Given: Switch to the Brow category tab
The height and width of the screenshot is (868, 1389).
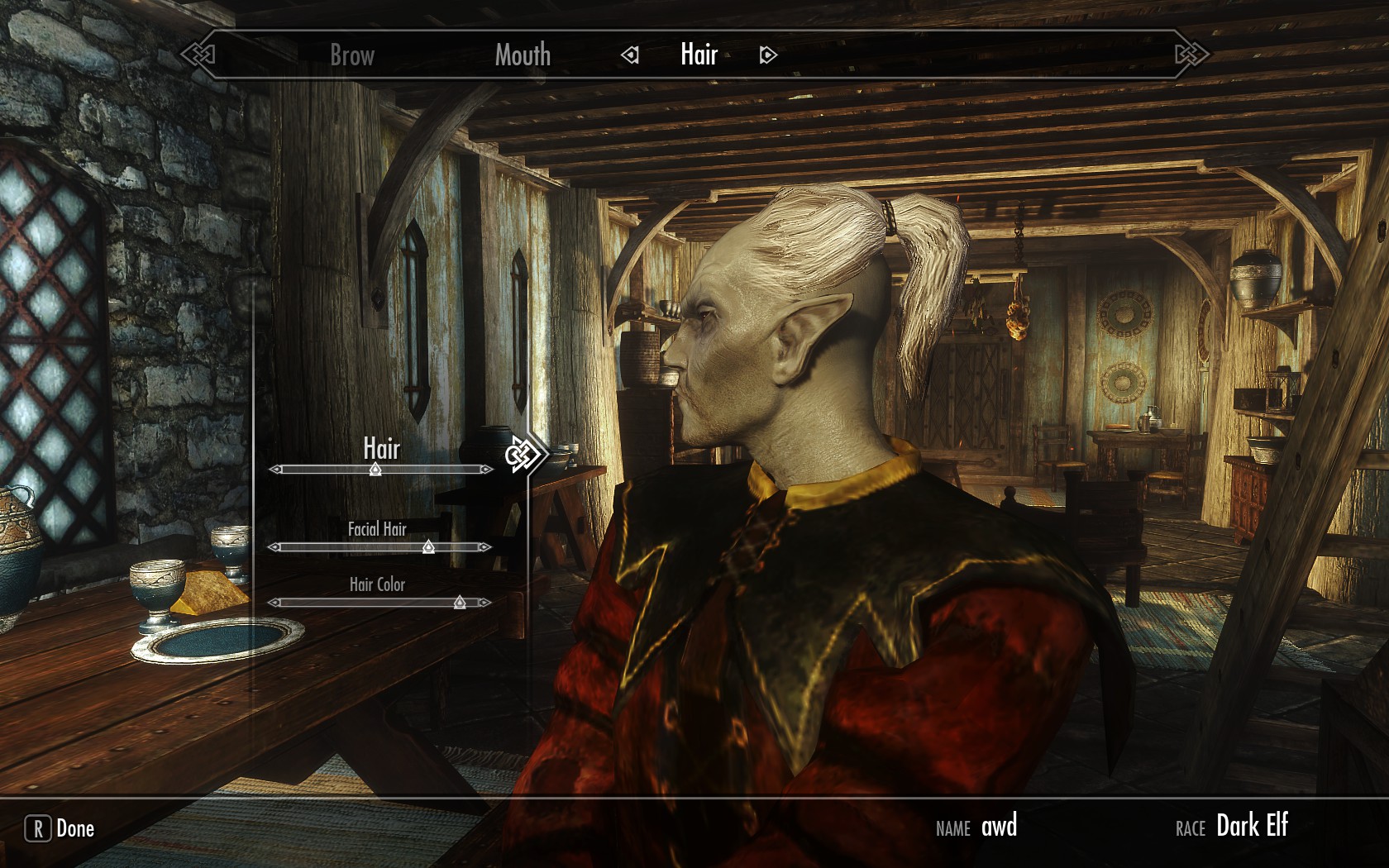Looking at the screenshot, I should (352, 55).
